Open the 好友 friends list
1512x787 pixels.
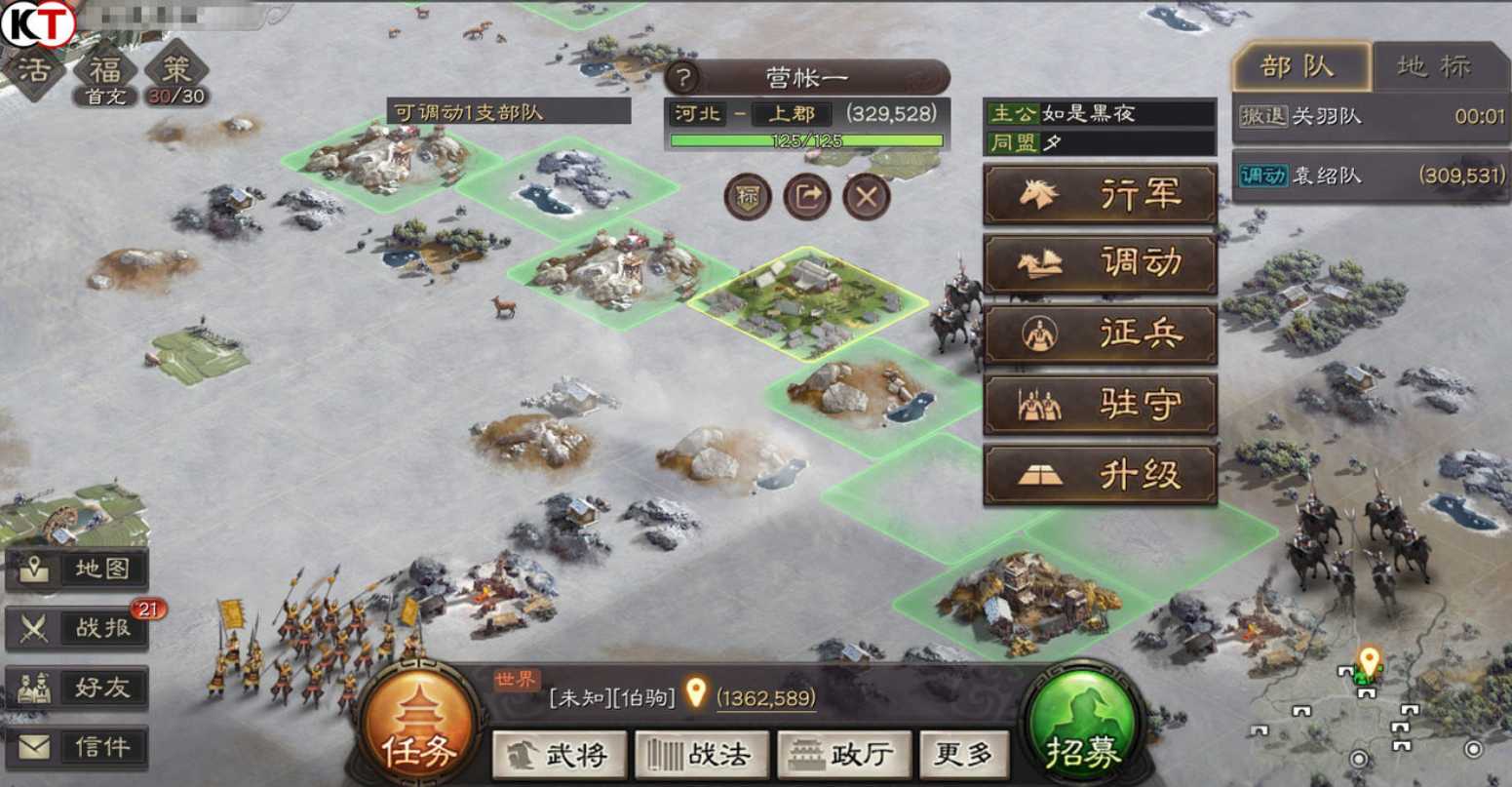80,687
